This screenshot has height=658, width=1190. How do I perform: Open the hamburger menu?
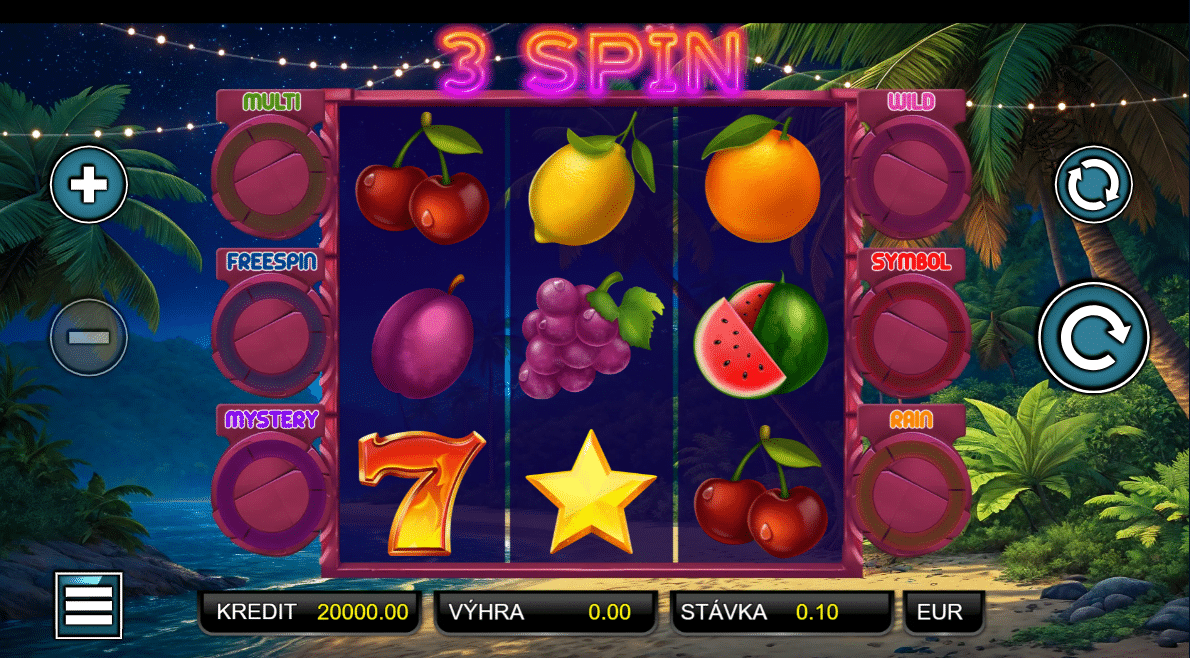pos(89,605)
